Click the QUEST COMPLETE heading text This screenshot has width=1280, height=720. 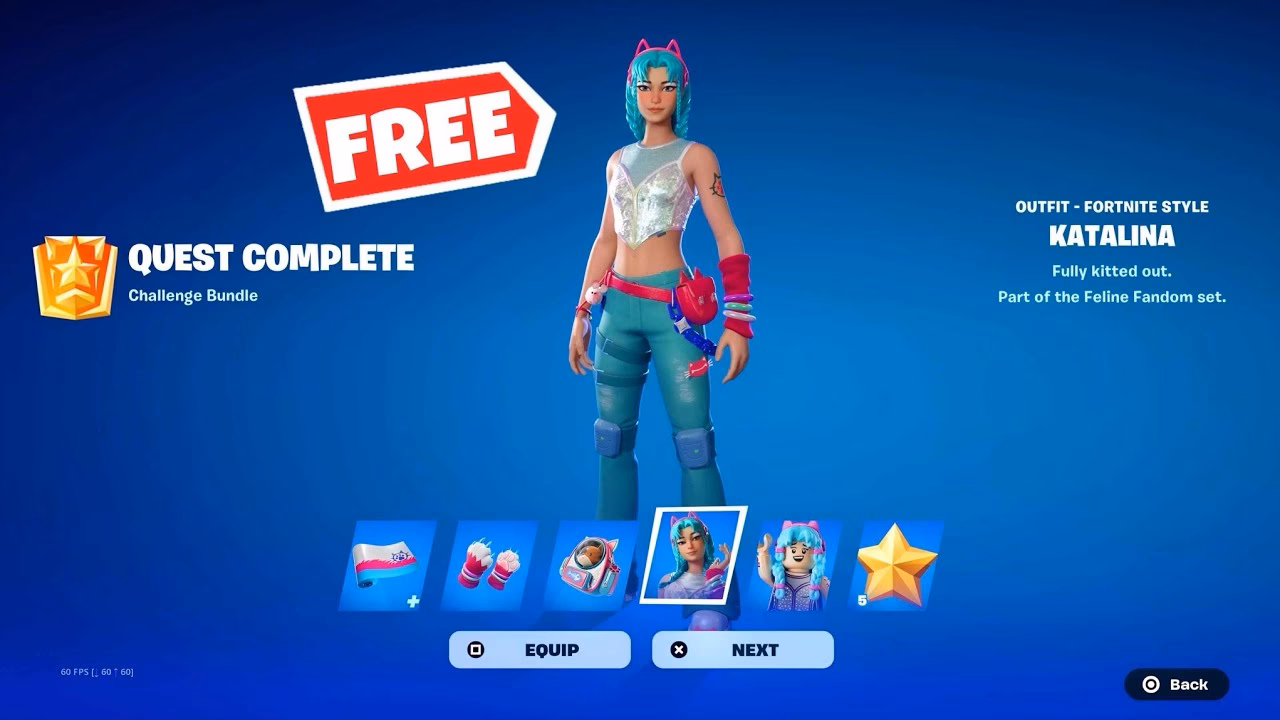(270, 258)
